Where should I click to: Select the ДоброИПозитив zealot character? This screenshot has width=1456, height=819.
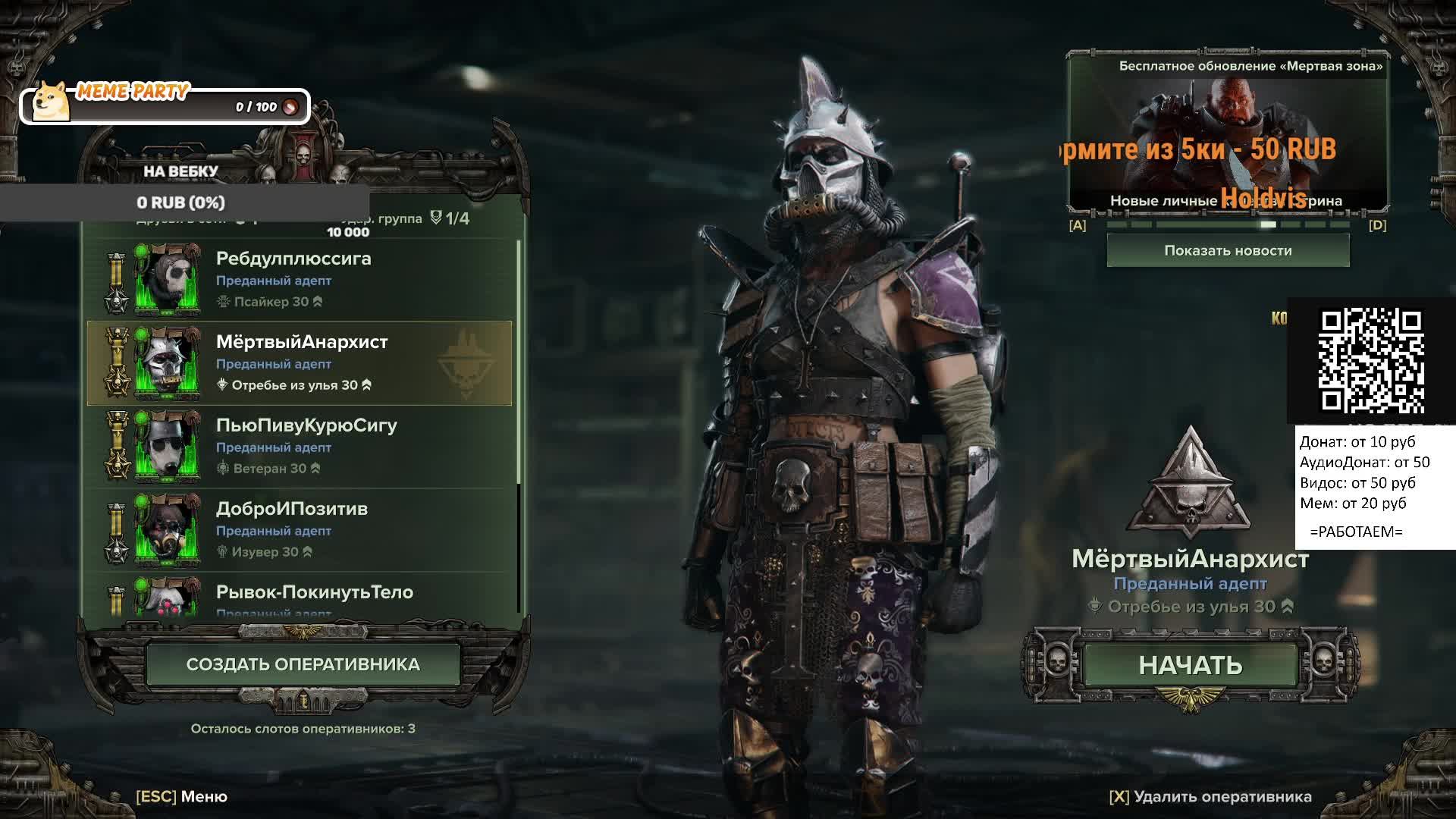pos(300,529)
